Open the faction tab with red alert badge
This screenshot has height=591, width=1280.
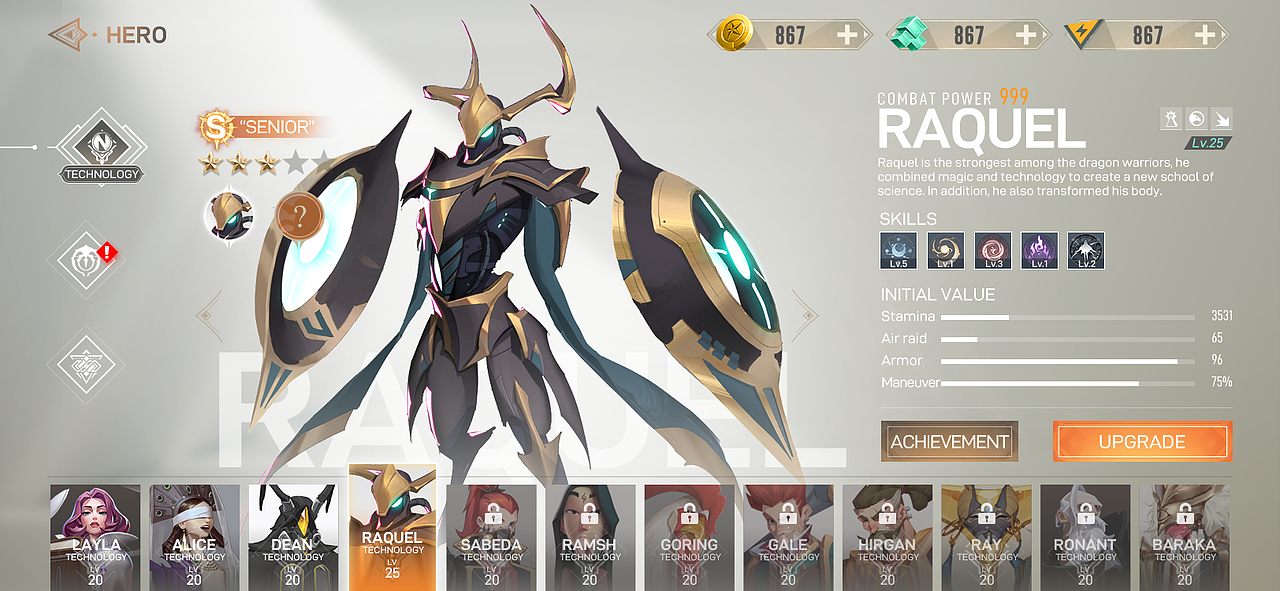tap(88, 260)
